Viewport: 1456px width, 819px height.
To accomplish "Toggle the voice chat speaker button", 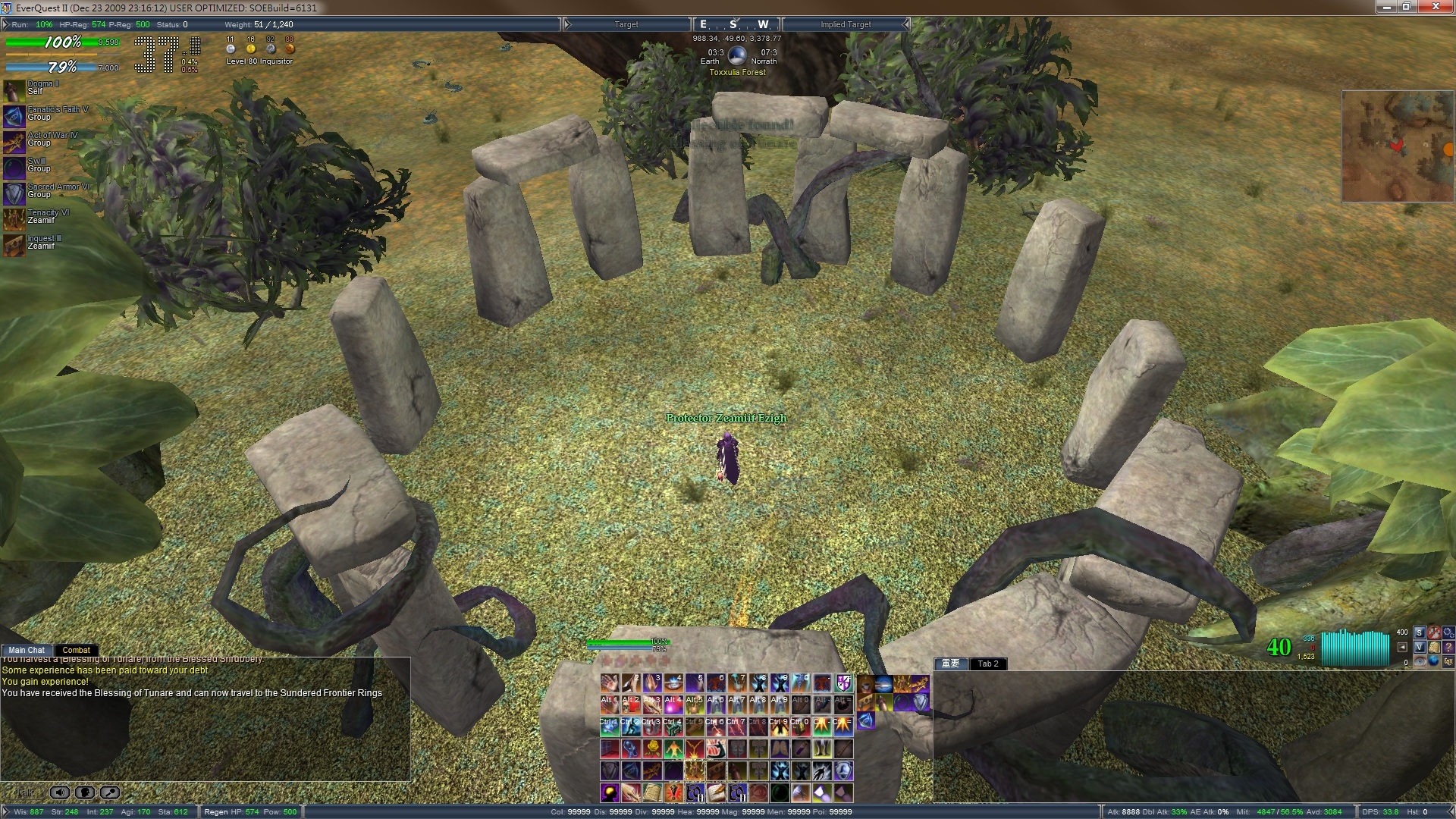I will [60, 792].
